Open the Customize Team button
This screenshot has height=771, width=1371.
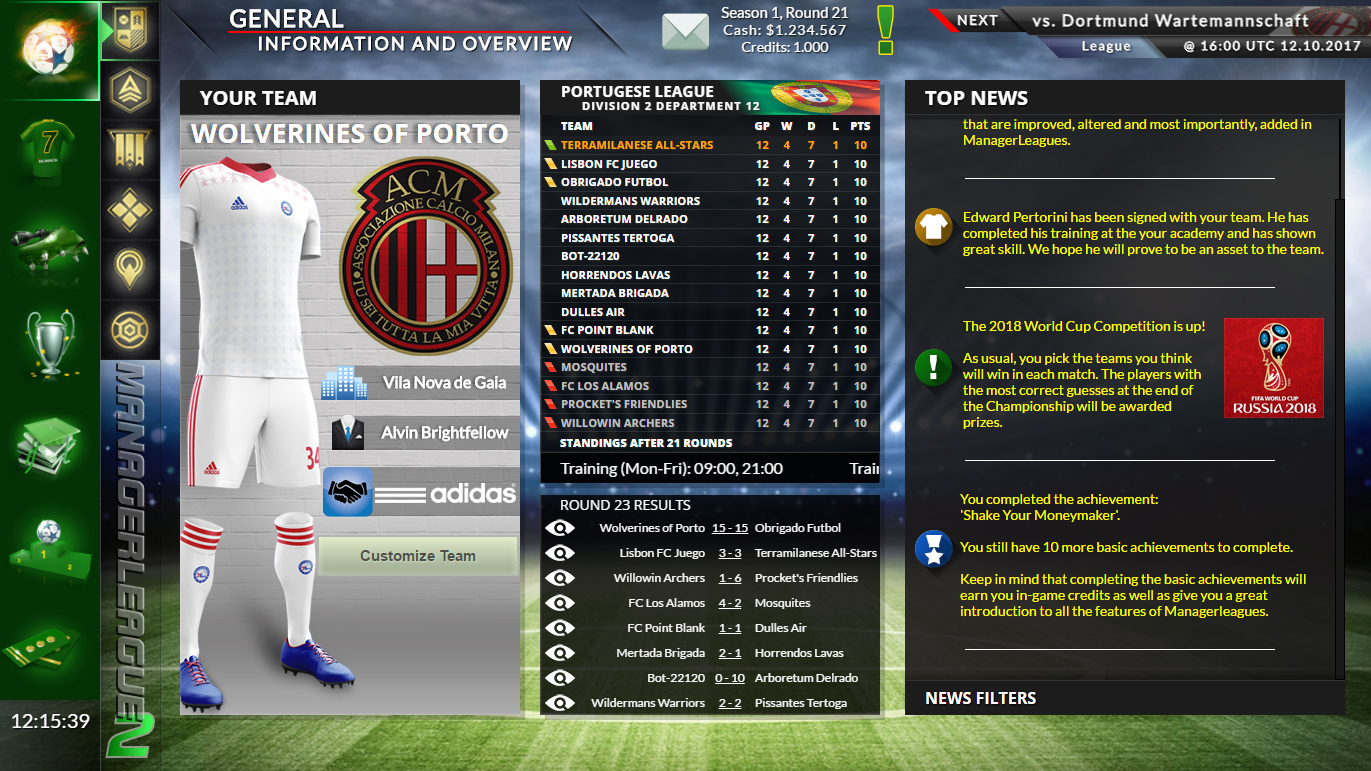pyautogui.click(x=418, y=556)
